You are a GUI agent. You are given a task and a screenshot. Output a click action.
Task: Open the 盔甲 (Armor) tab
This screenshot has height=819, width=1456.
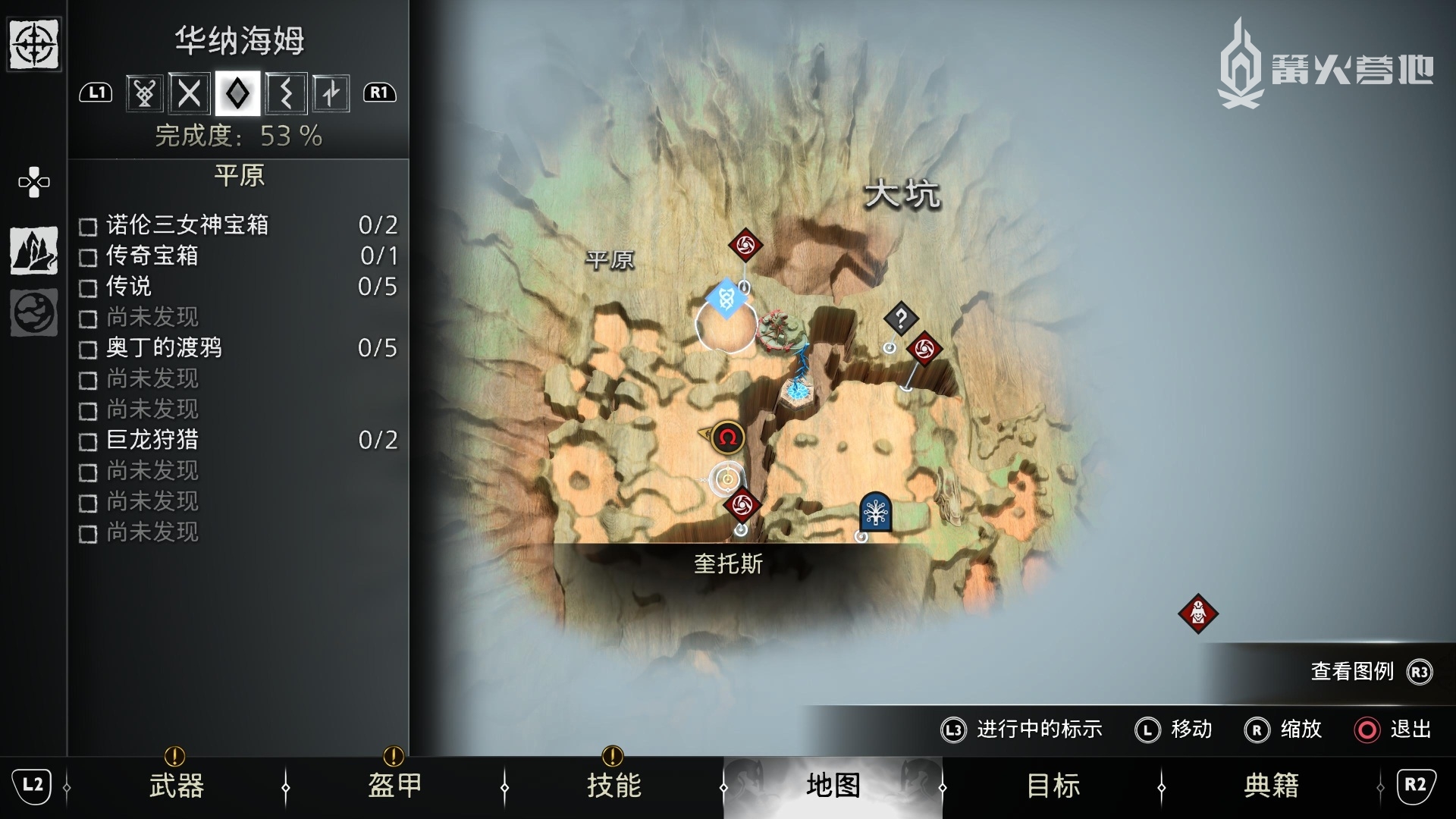pos(394,786)
